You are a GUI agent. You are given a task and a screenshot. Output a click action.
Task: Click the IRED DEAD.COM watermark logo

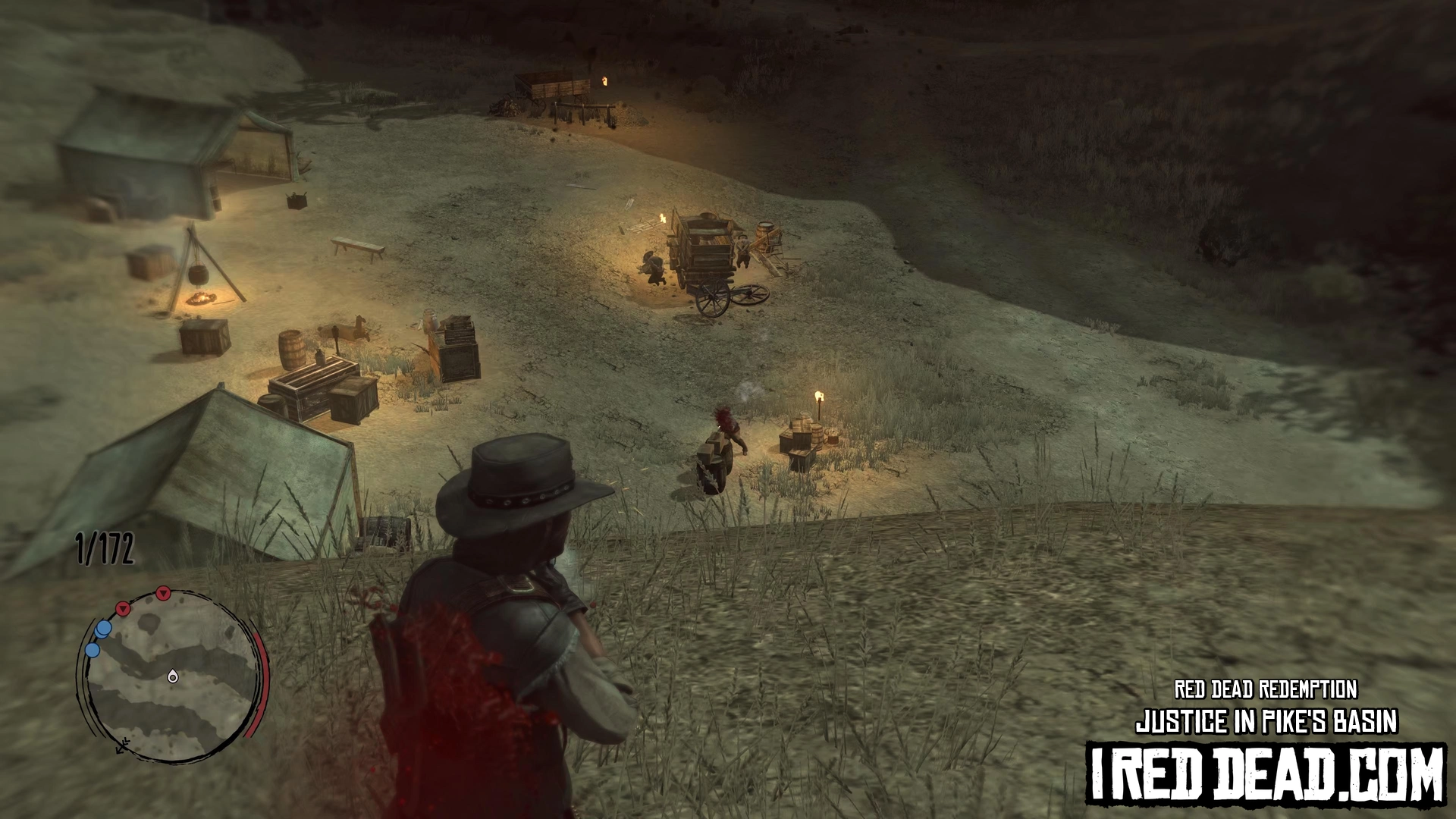1266,774
